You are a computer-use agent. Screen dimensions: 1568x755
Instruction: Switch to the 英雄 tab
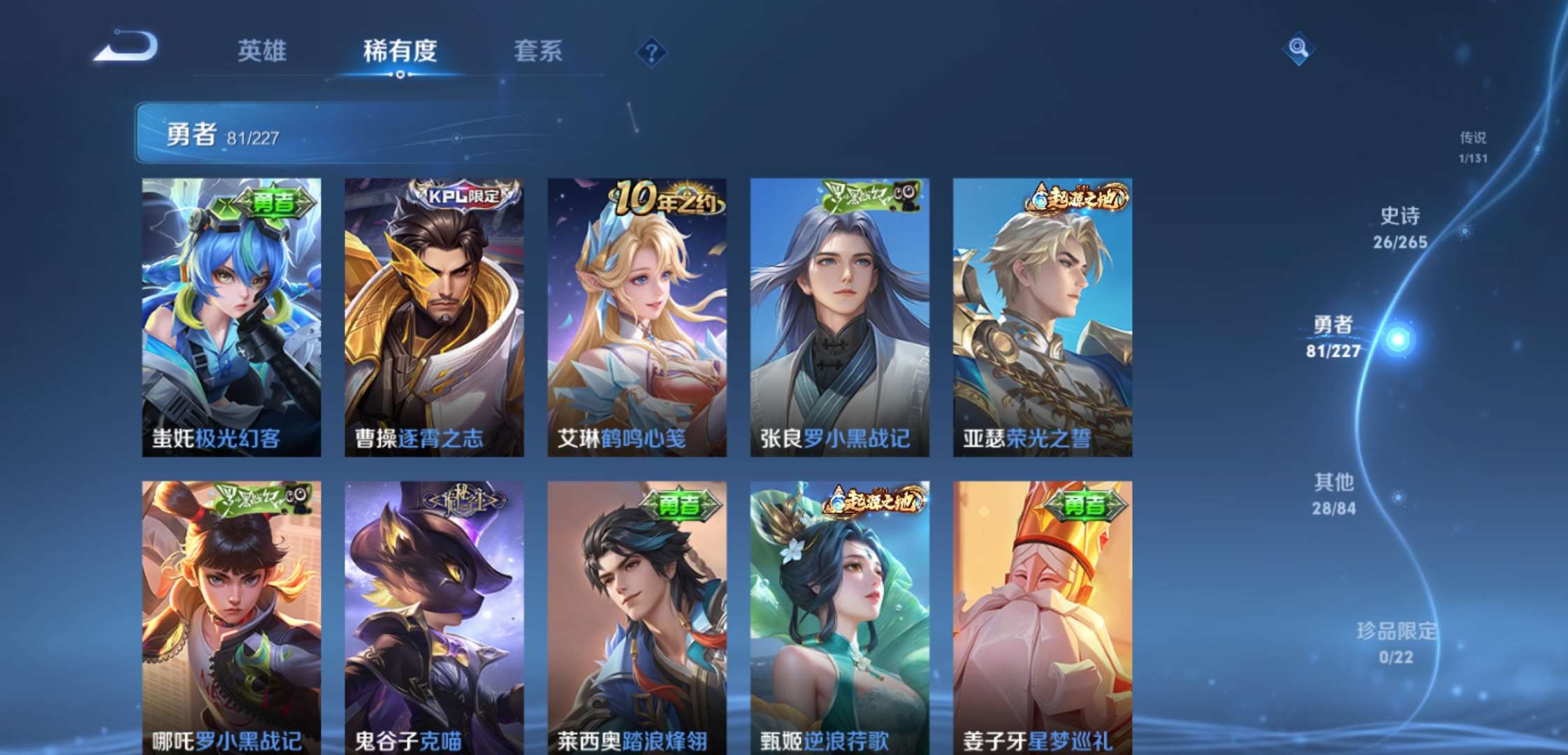pyautogui.click(x=261, y=51)
